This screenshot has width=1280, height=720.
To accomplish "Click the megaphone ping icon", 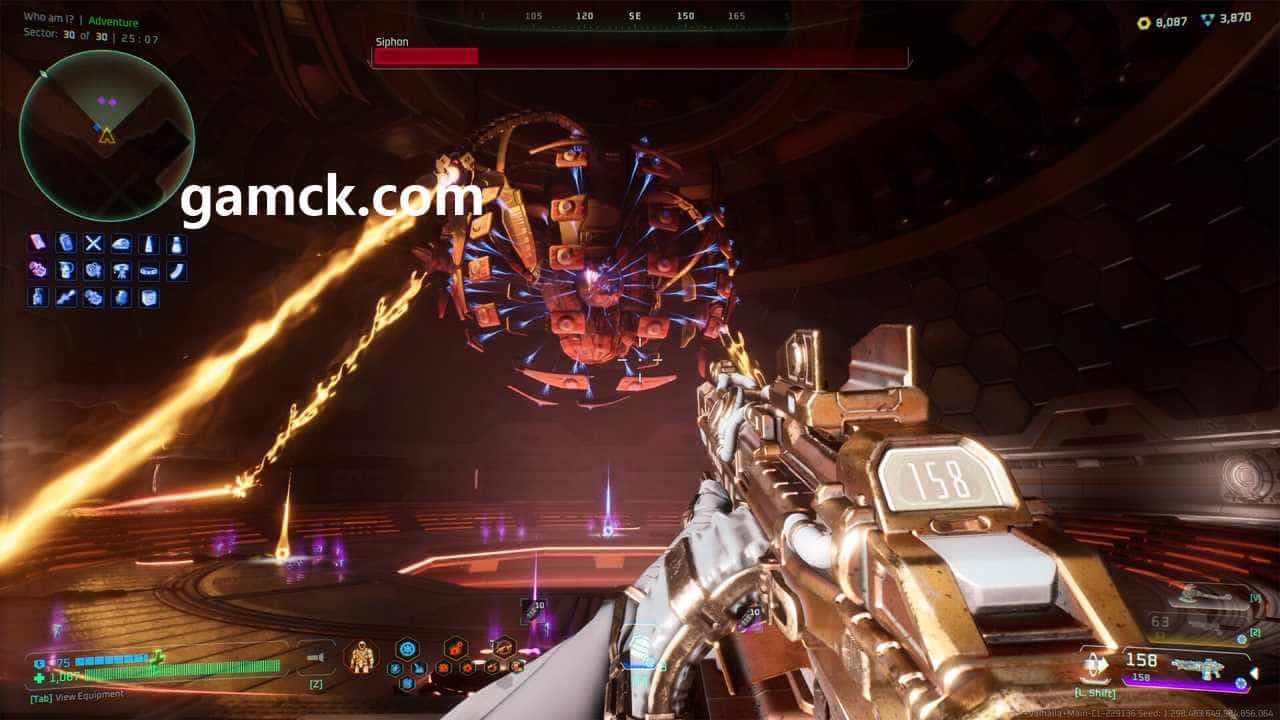I will click(x=316, y=657).
